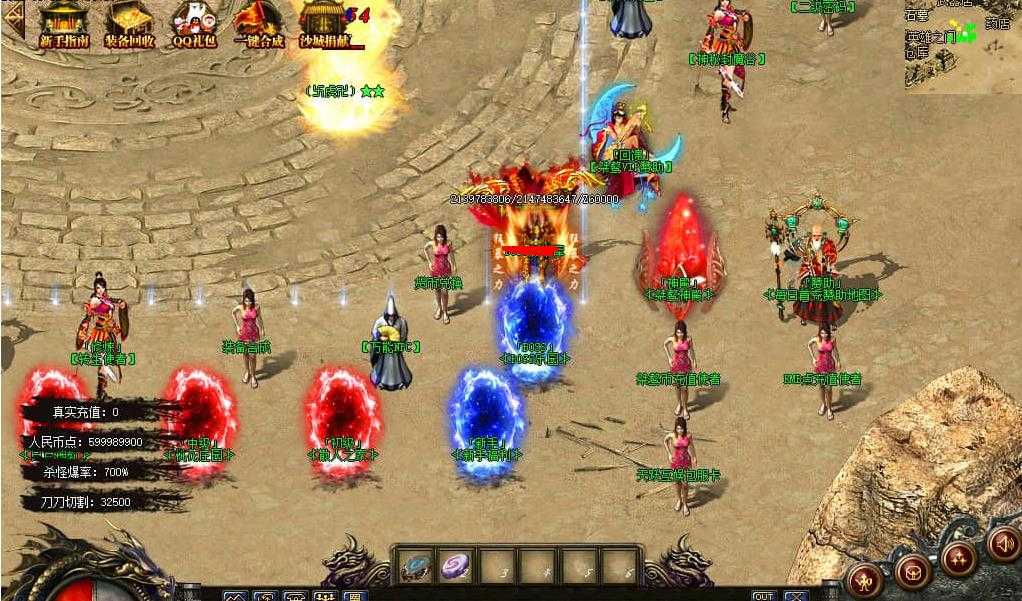This screenshot has width=1022, height=601.
Task: Open the bag with the round pouch button
Action: (x=912, y=572)
